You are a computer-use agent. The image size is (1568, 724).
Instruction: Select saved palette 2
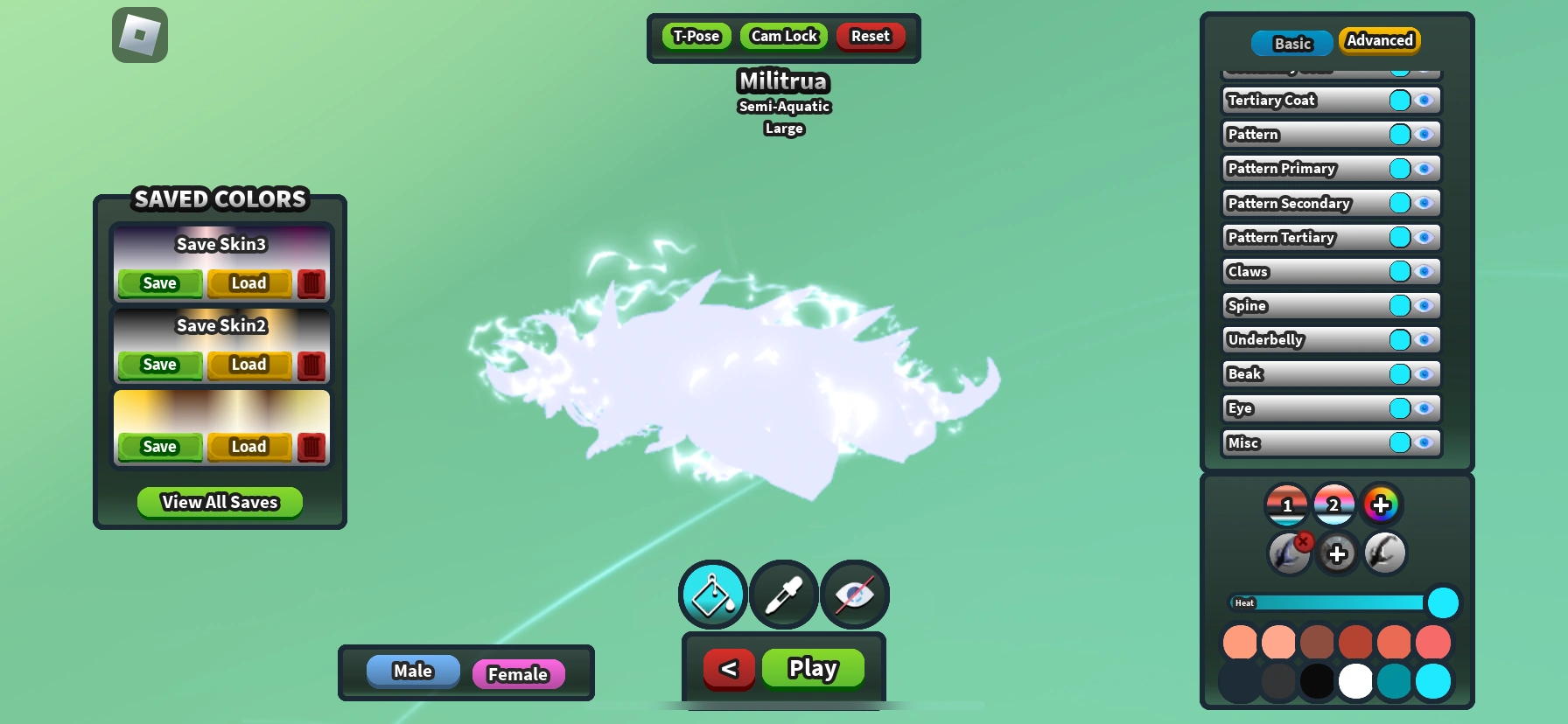1334,505
